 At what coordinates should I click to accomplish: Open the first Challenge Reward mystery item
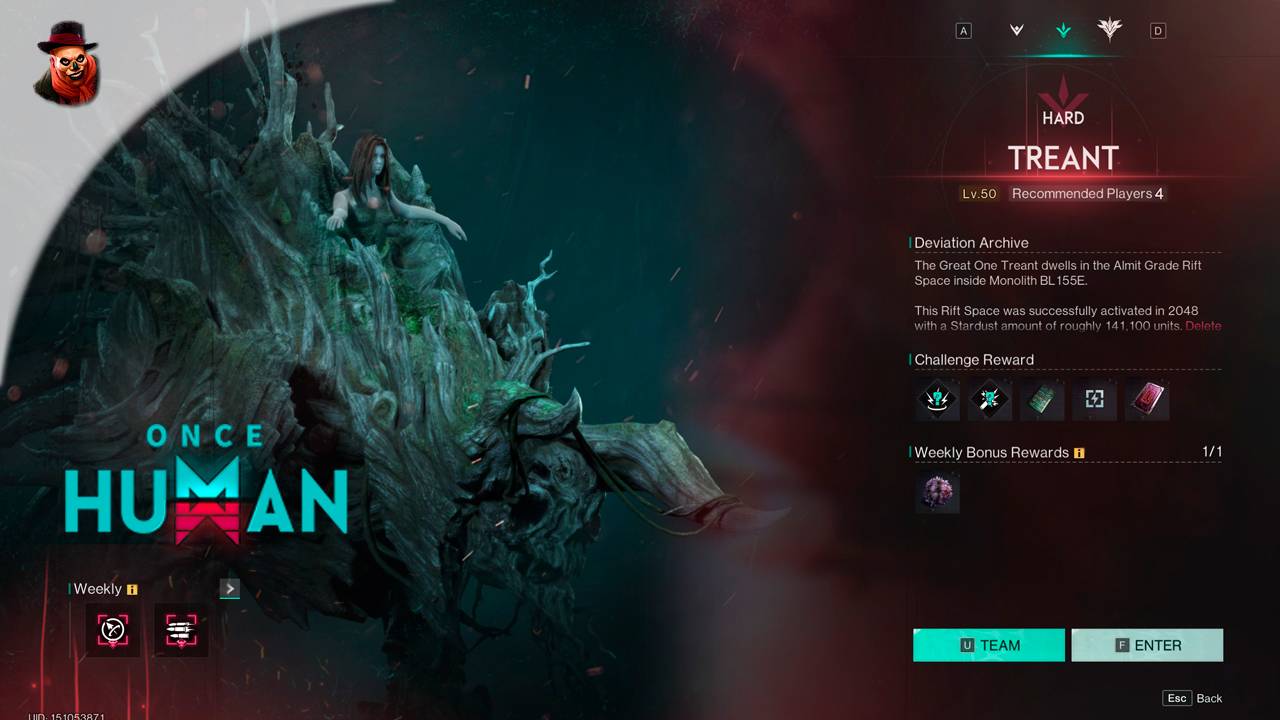click(937, 399)
